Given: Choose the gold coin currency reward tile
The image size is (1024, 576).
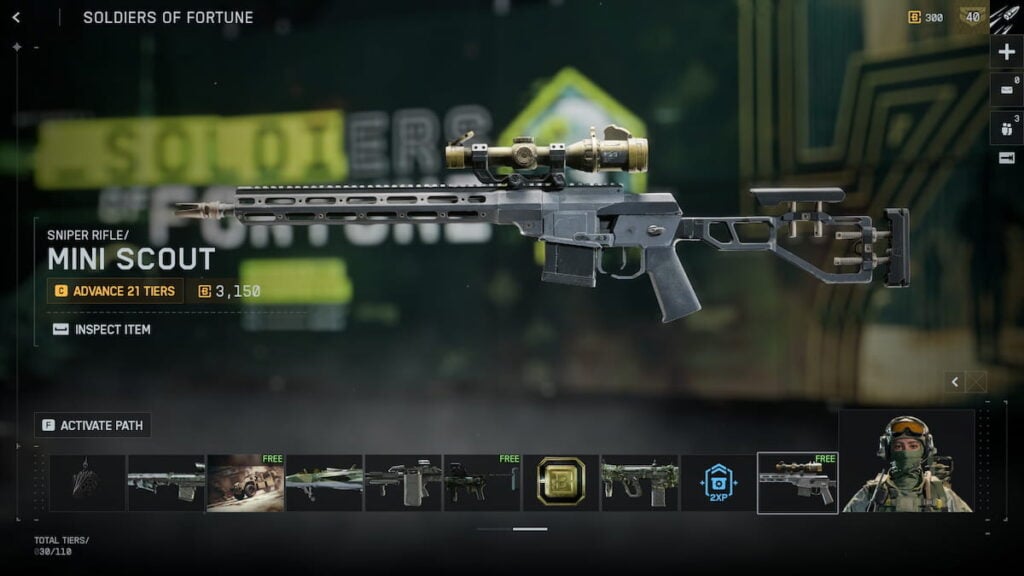Looking at the screenshot, I should [561, 483].
